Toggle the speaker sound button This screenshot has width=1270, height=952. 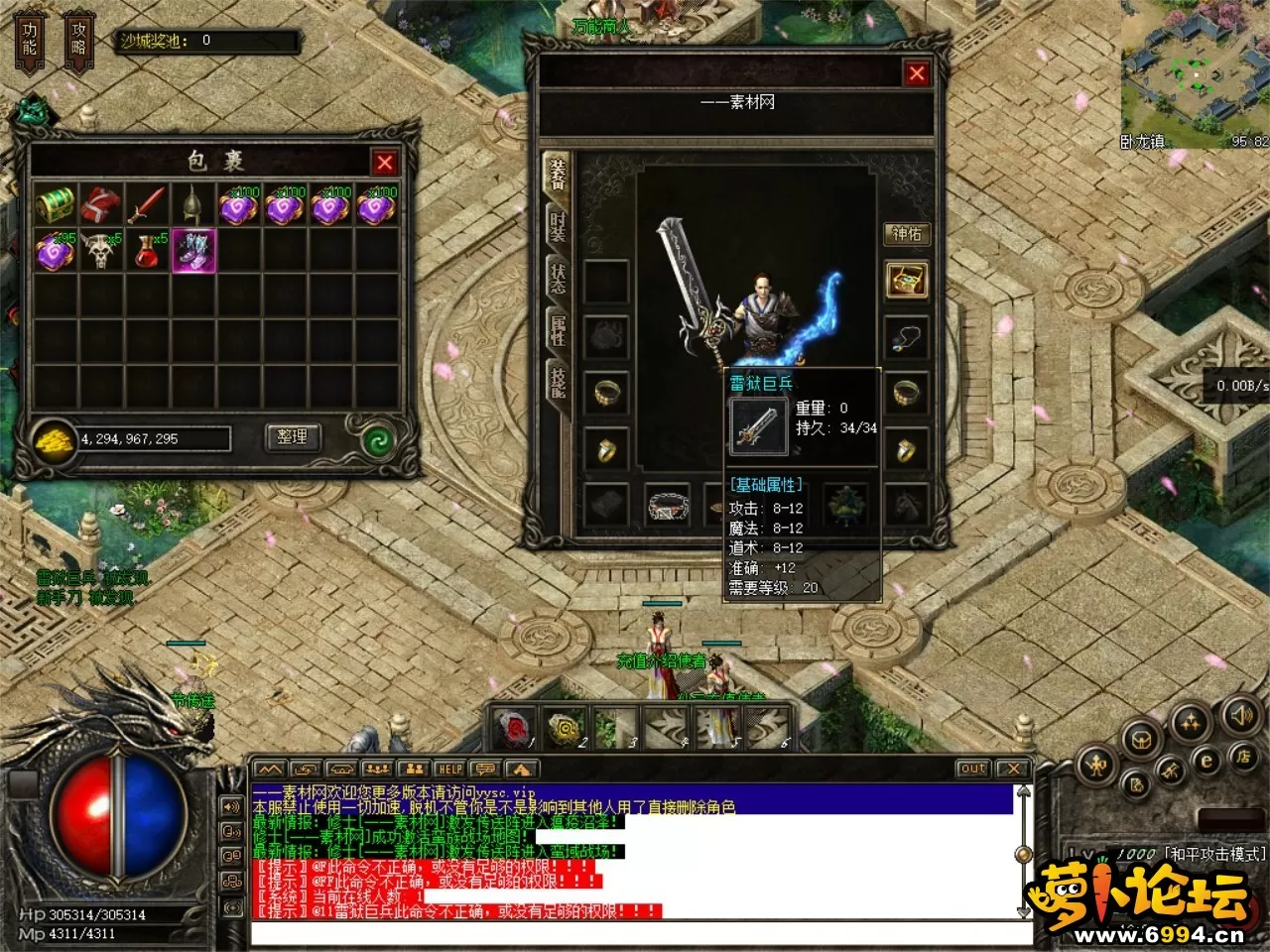point(1241,714)
